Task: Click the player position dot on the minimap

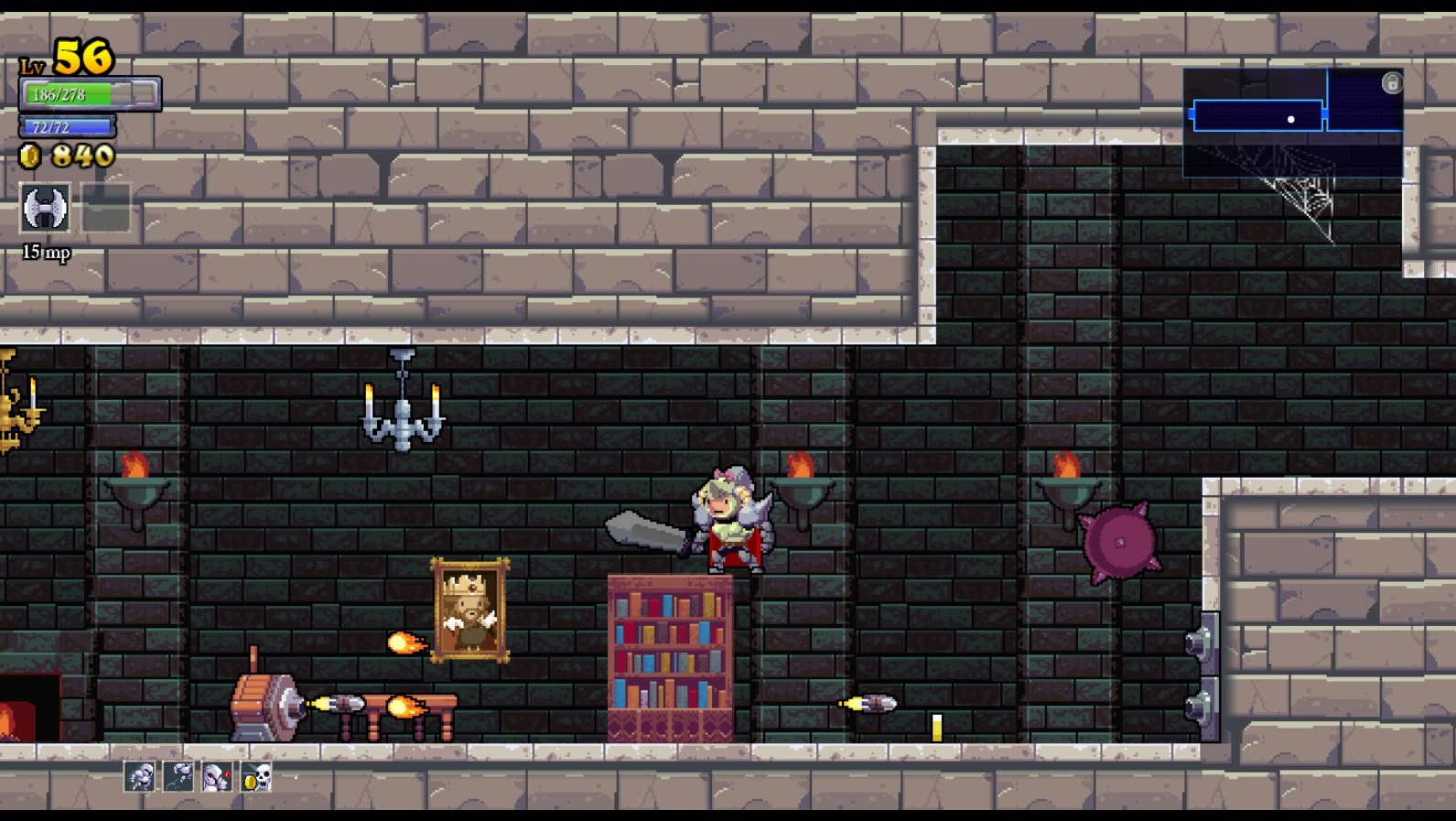Action: click(1291, 118)
